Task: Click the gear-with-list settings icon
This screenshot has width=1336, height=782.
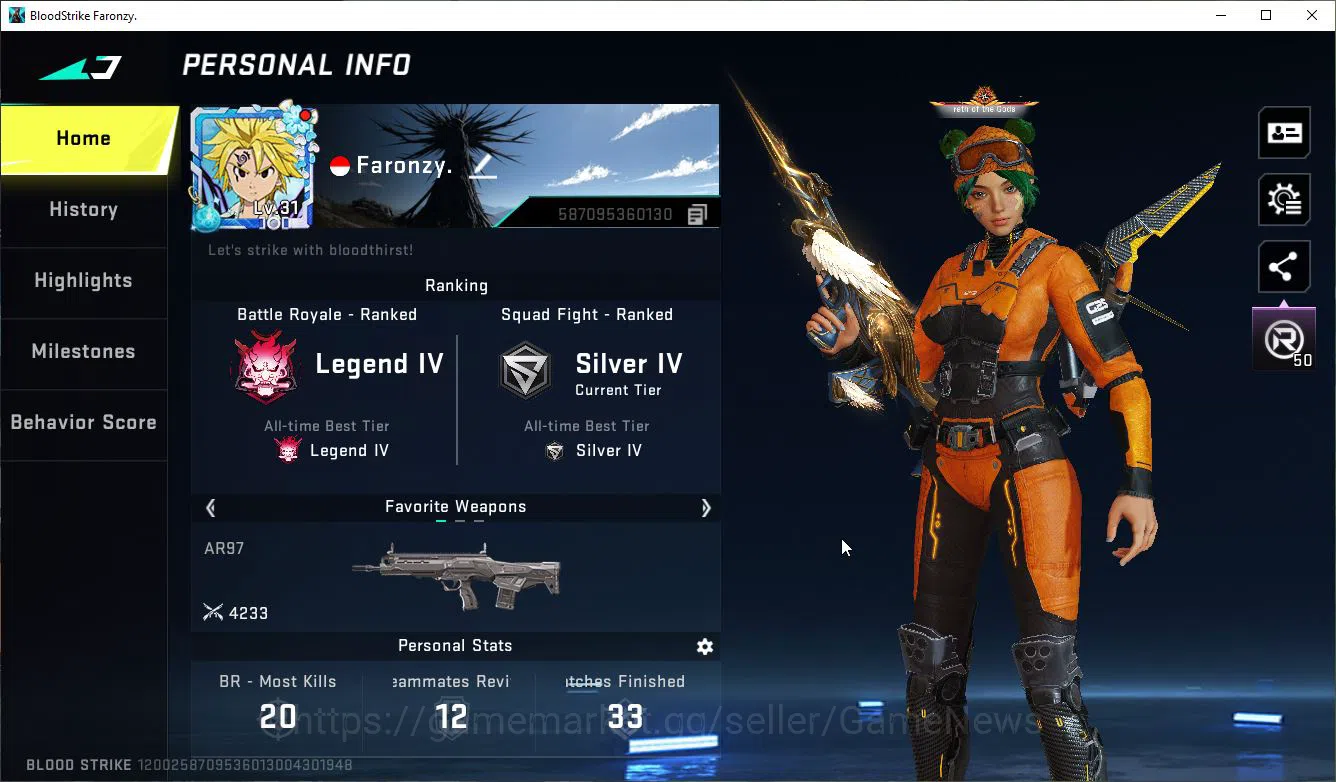Action: (1284, 200)
